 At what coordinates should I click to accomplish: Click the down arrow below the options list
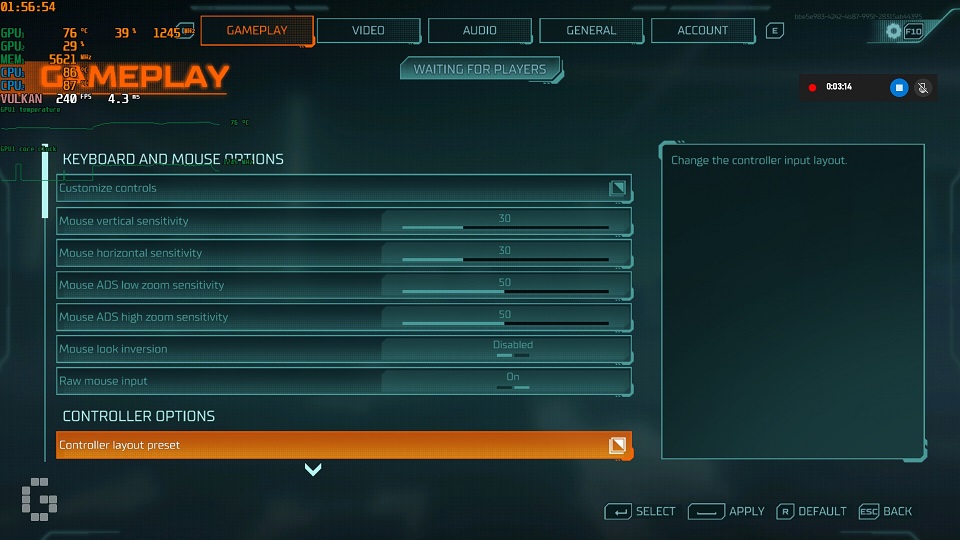click(x=313, y=469)
